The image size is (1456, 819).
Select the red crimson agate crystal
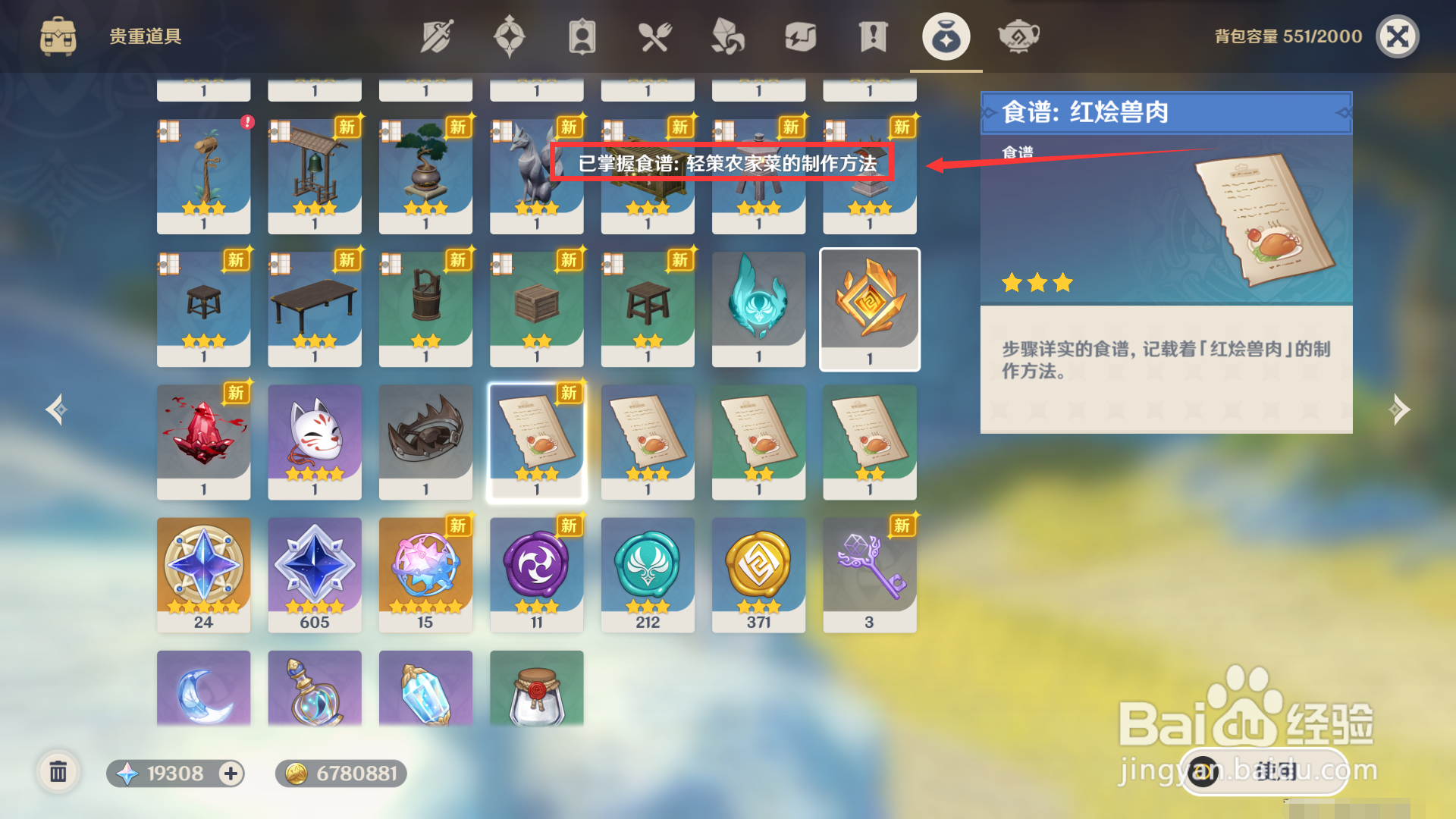pos(203,441)
